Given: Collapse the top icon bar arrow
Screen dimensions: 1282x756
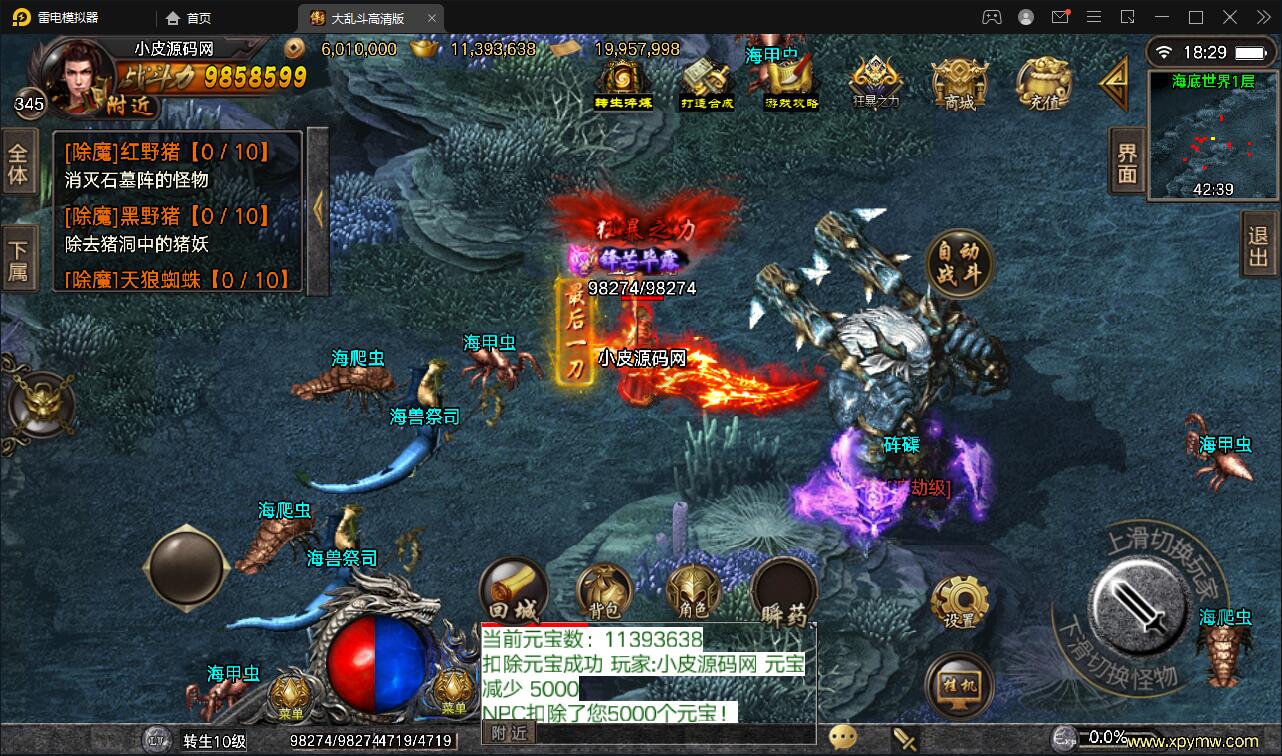Looking at the screenshot, I should click(1113, 85).
